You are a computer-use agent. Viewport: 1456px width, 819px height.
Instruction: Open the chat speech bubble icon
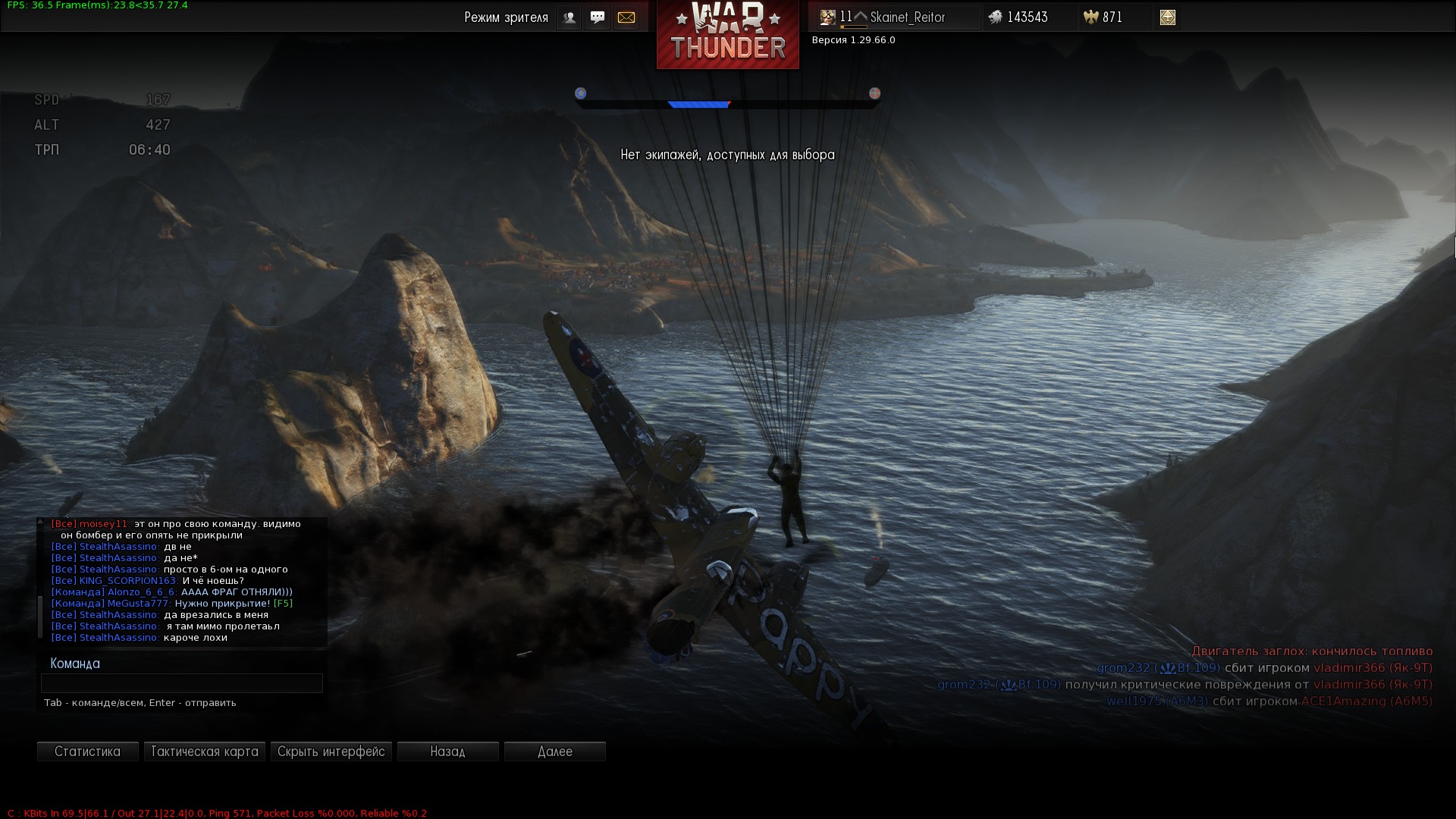click(x=598, y=17)
